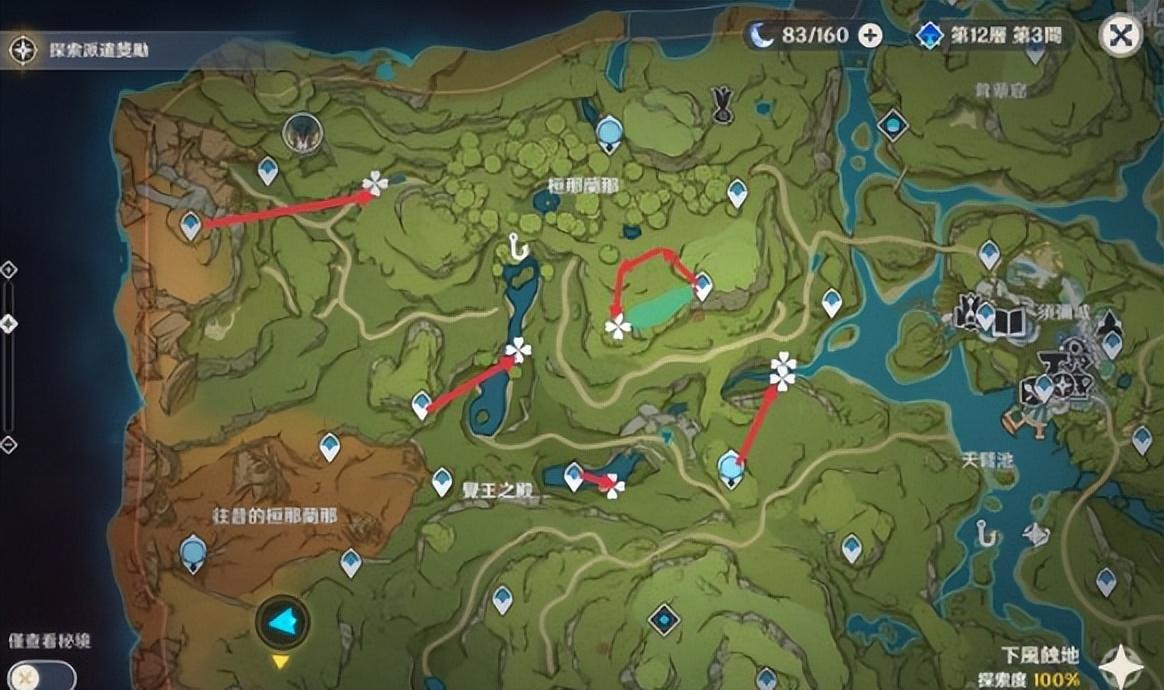Pick the fishing hook marker below 桓那蘭那
1164x690 pixels.
point(517,245)
